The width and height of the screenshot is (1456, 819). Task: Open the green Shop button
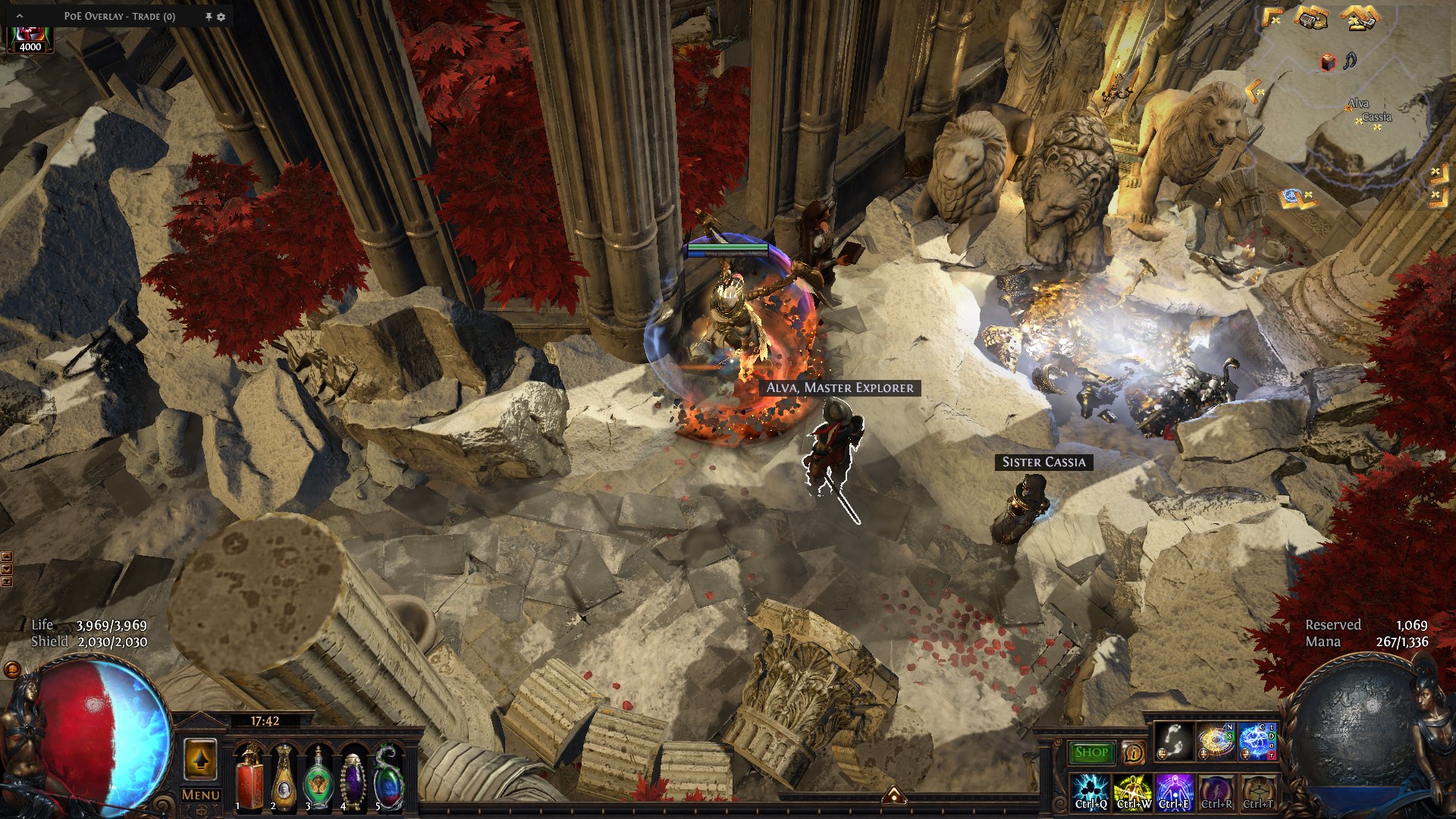(1090, 752)
